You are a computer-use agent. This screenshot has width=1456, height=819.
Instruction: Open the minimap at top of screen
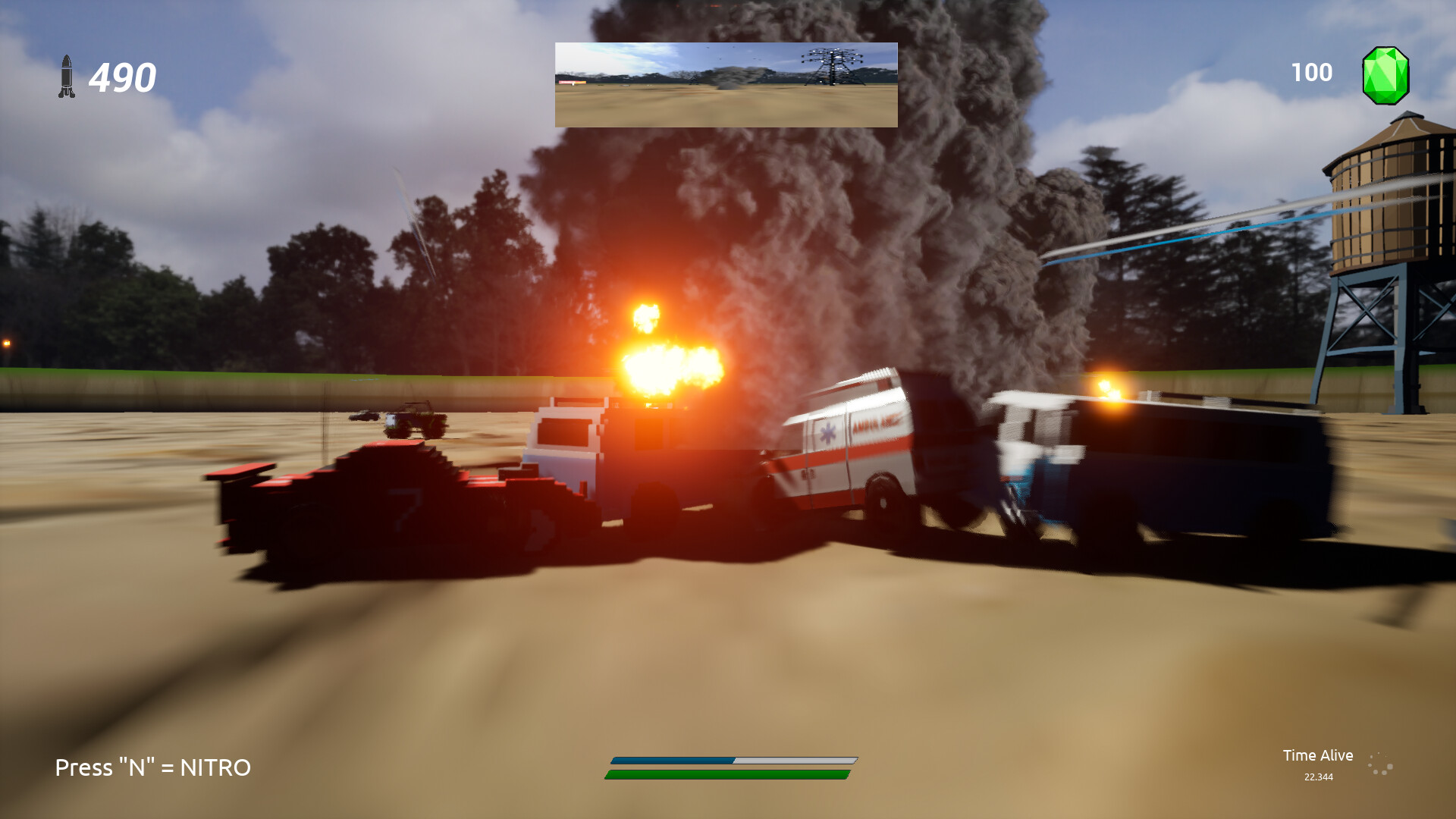[x=726, y=83]
